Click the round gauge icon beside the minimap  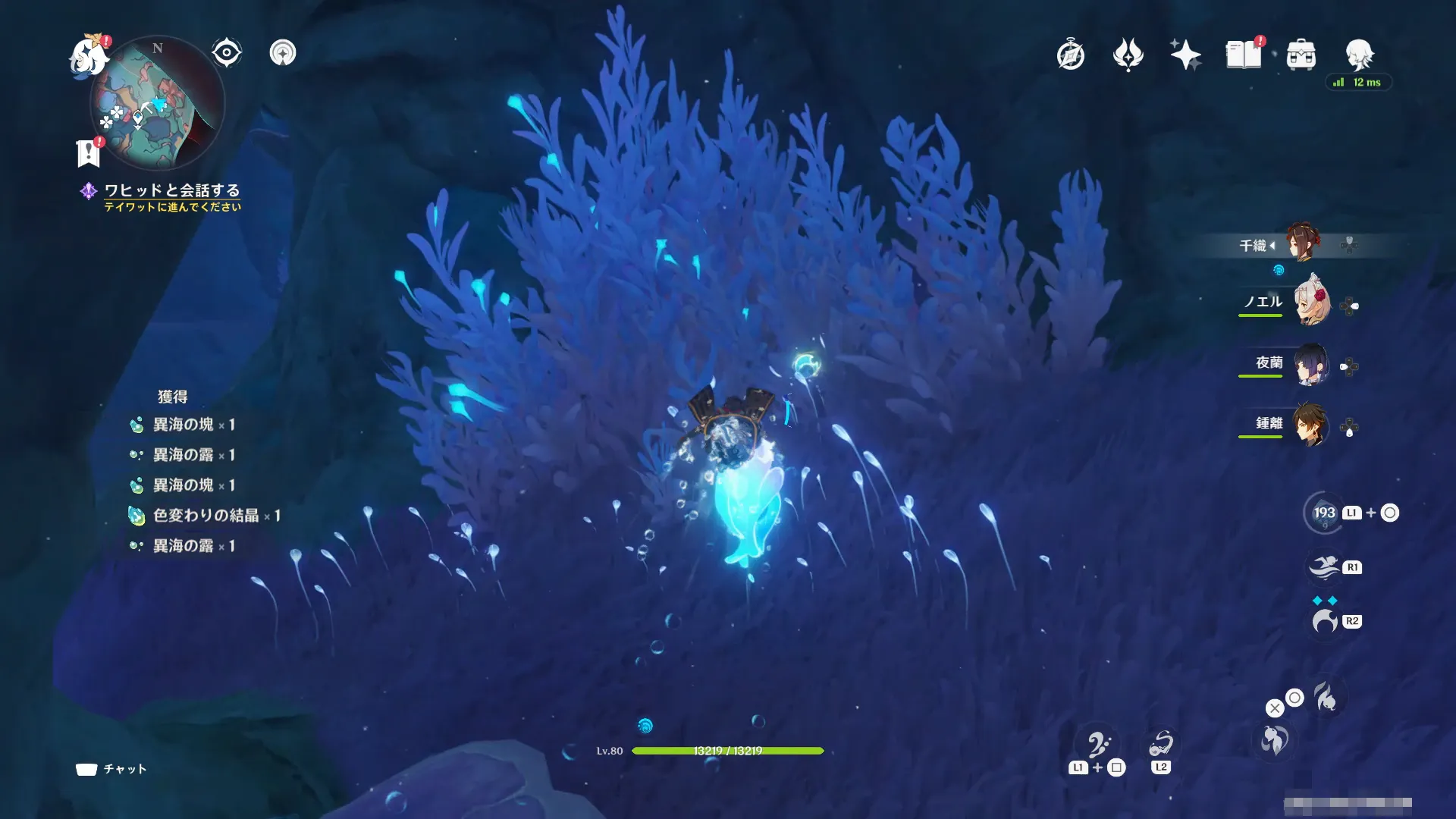pyautogui.click(x=283, y=53)
